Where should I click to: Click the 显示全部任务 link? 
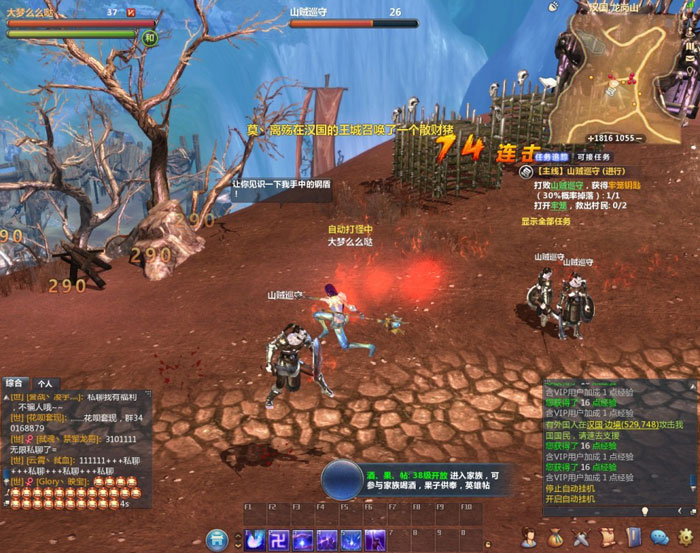pos(546,221)
